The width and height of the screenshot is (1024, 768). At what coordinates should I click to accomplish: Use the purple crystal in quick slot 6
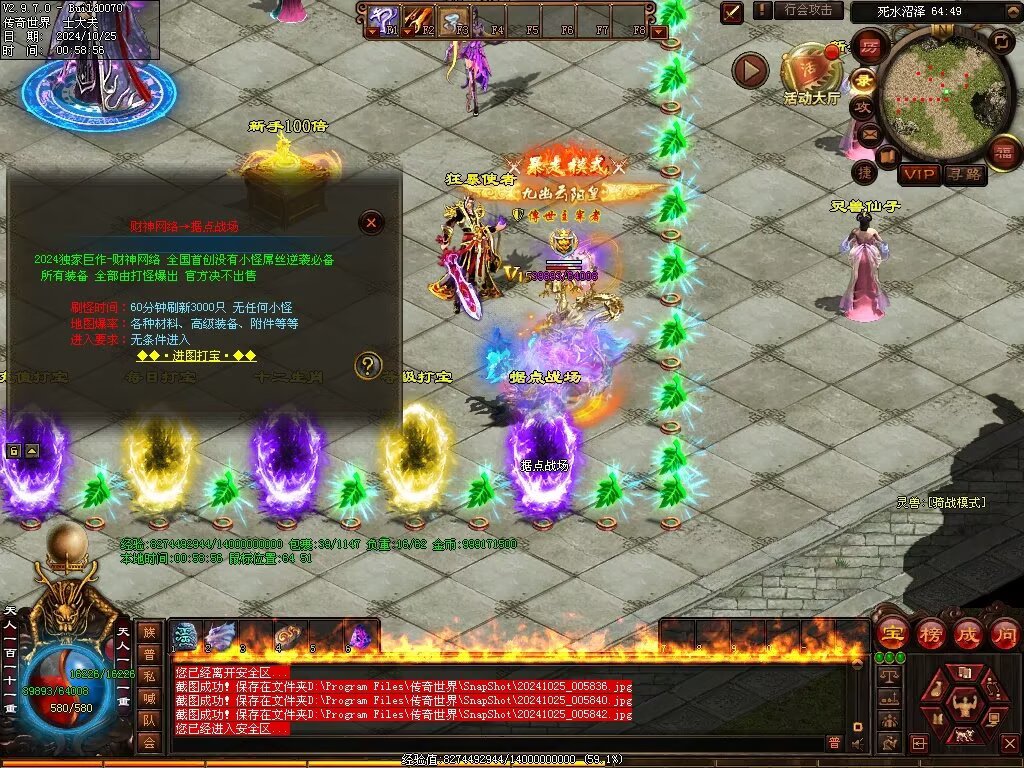click(360, 636)
